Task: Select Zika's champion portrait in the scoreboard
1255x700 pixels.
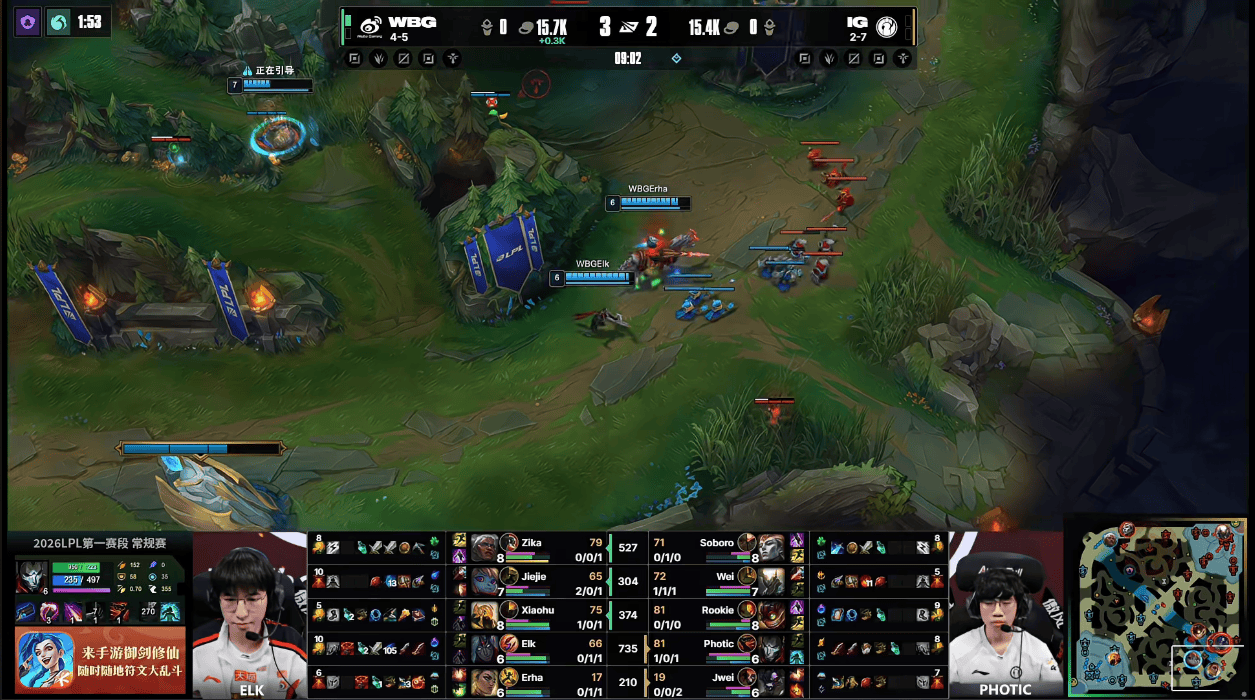Action: coord(484,547)
